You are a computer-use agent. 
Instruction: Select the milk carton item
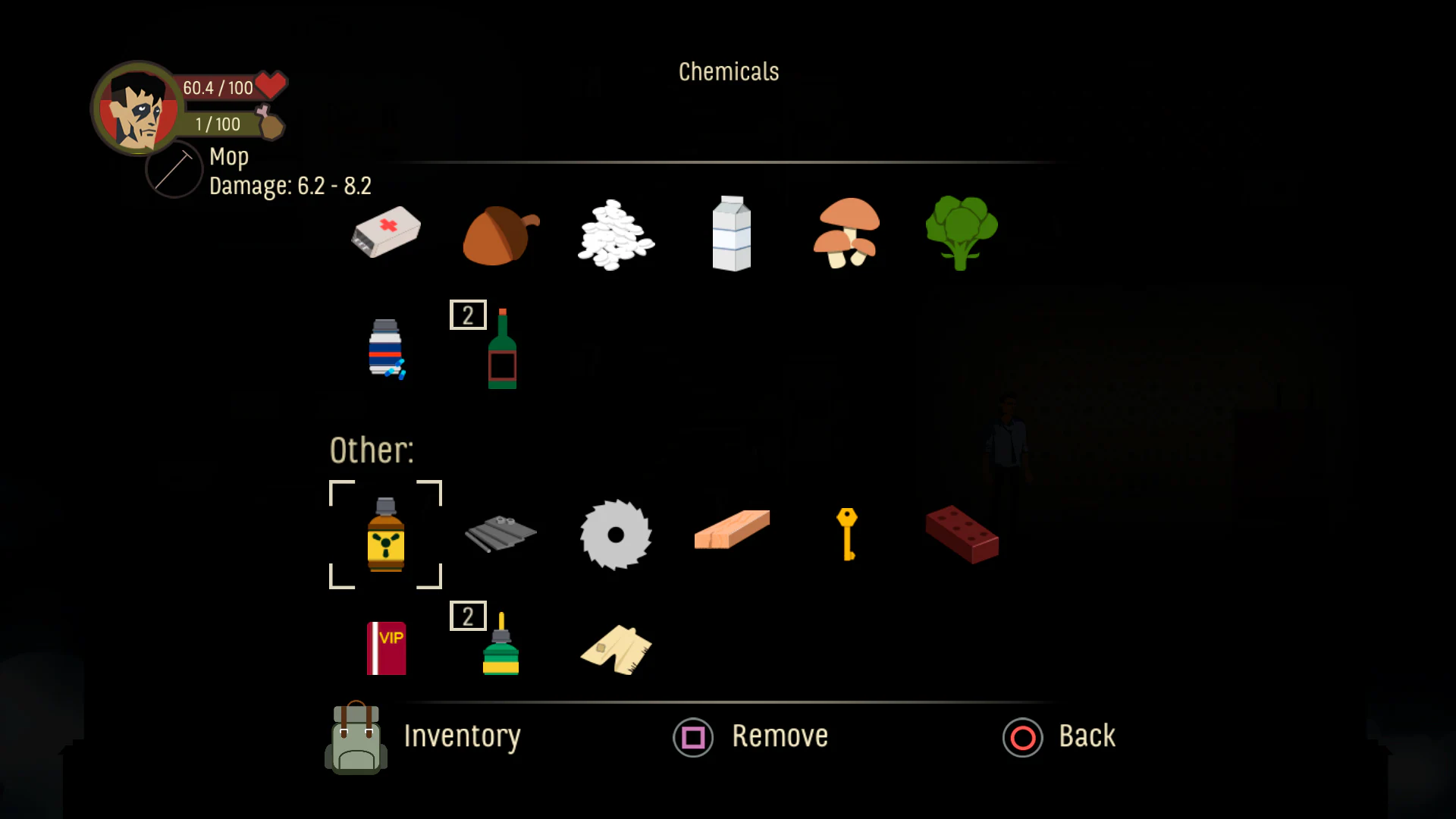tap(731, 234)
